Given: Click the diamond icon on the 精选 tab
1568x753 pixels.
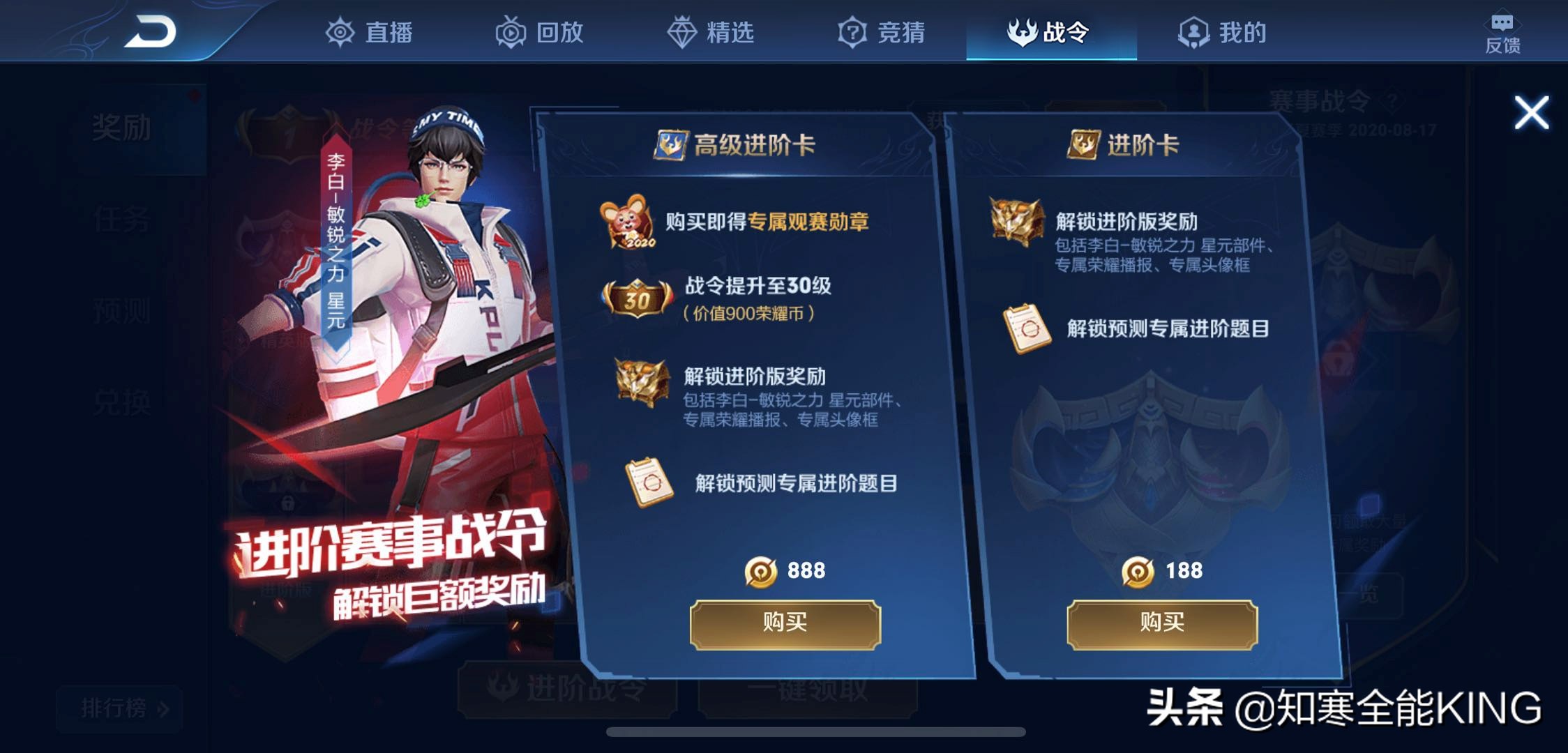Looking at the screenshot, I should tap(683, 31).
